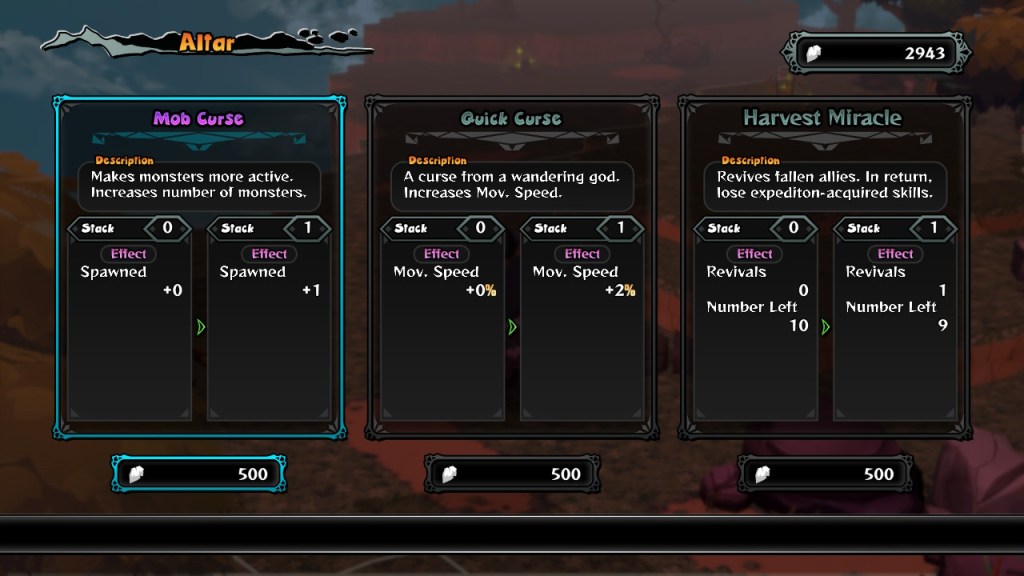The width and height of the screenshot is (1024, 576).
Task: Purchase Quick Curse for 500
Action: 512,473
